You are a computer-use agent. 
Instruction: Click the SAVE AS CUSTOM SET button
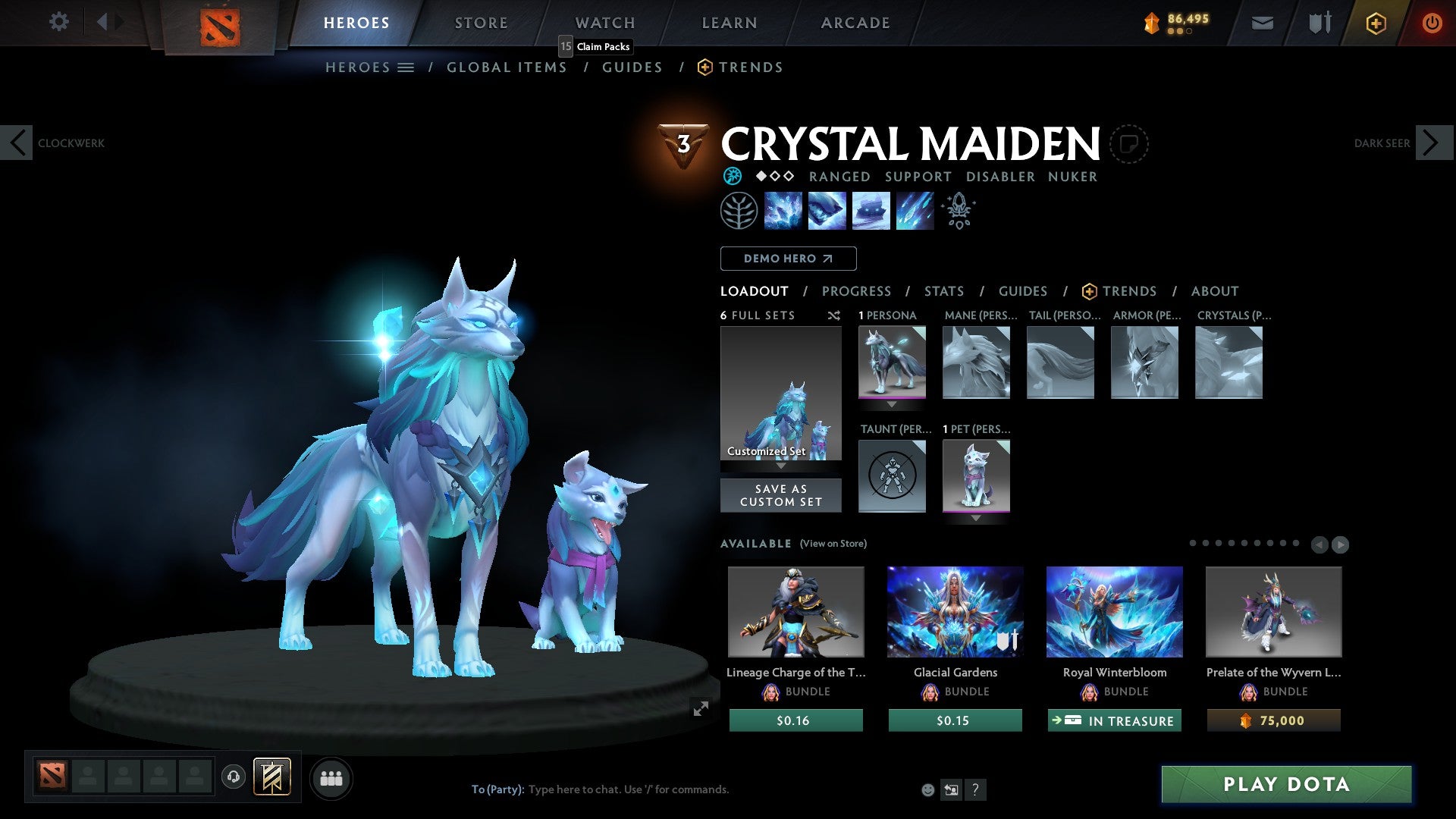coord(781,495)
